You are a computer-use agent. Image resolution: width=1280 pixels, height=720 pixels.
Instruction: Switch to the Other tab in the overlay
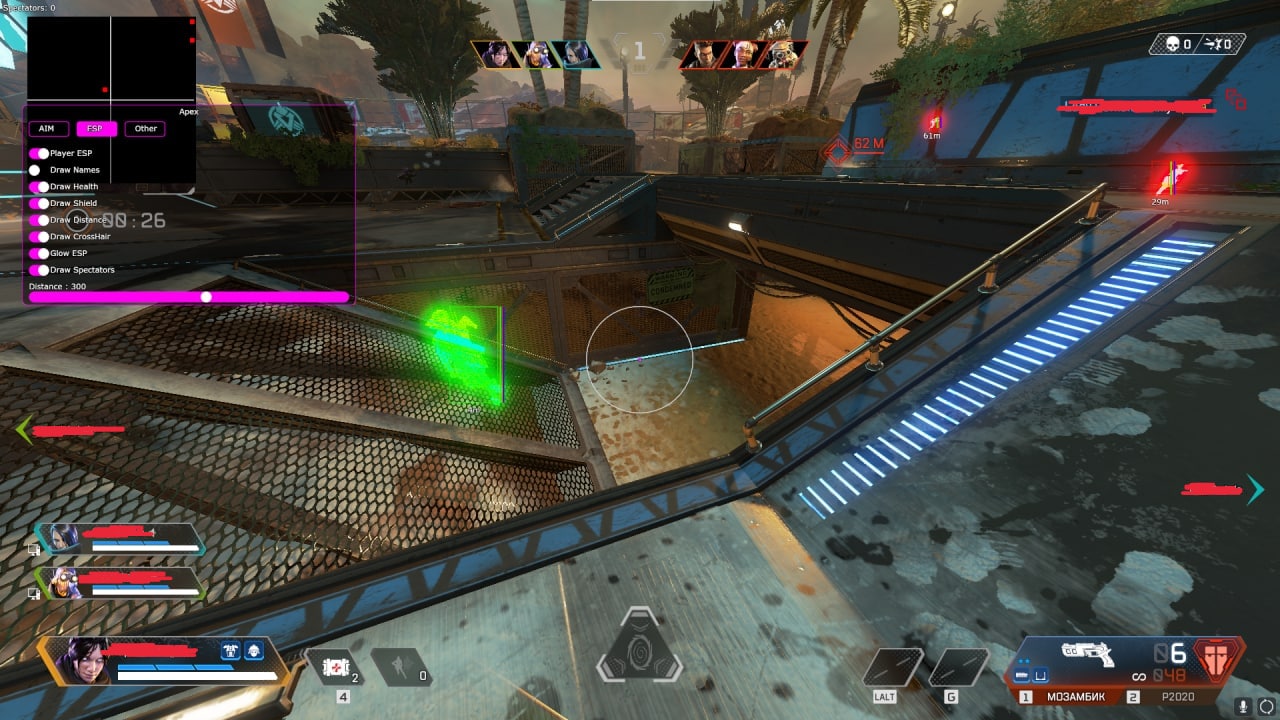point(146,128)
